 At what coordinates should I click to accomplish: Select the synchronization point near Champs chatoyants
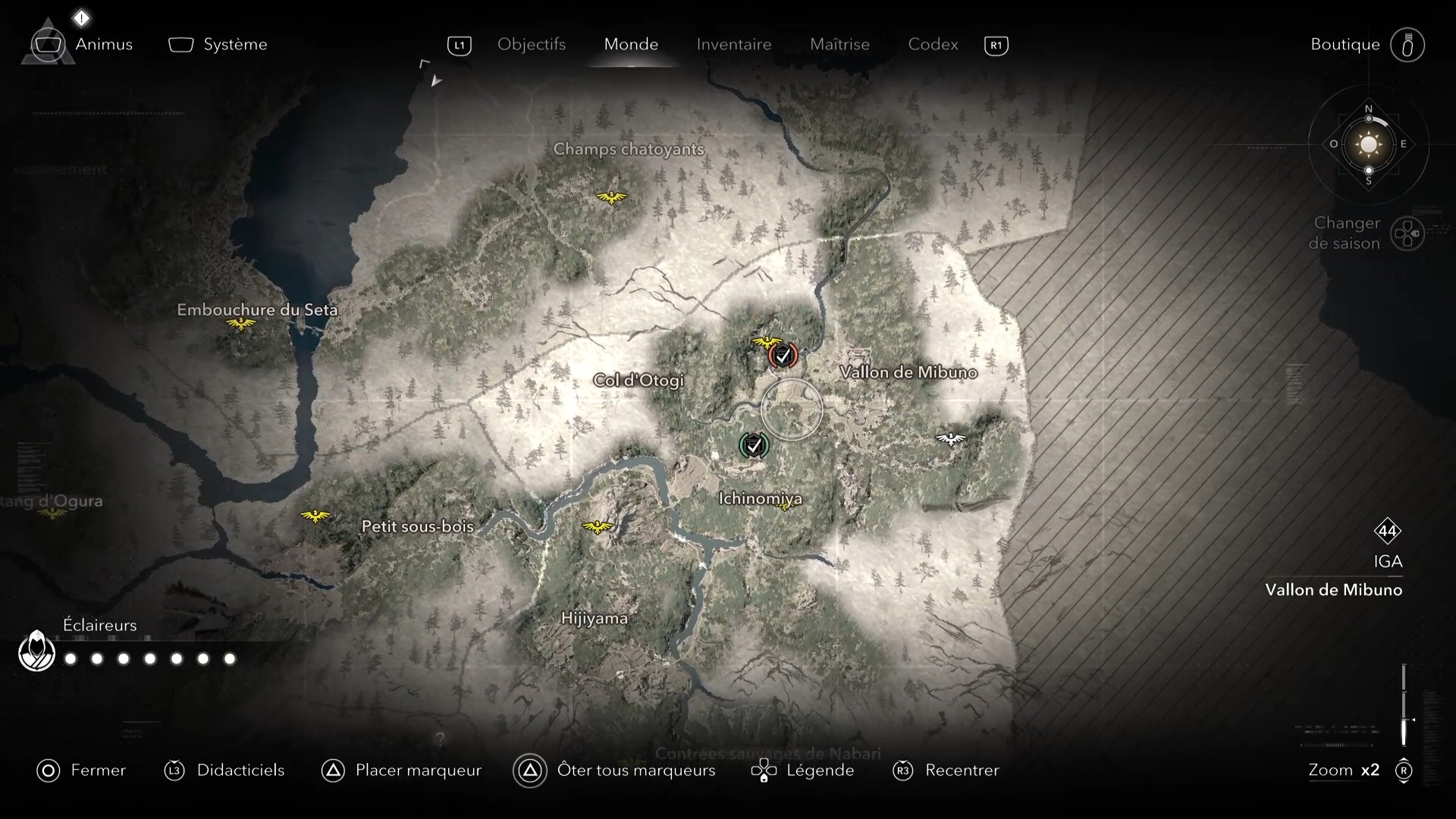[x=610, y=198]
